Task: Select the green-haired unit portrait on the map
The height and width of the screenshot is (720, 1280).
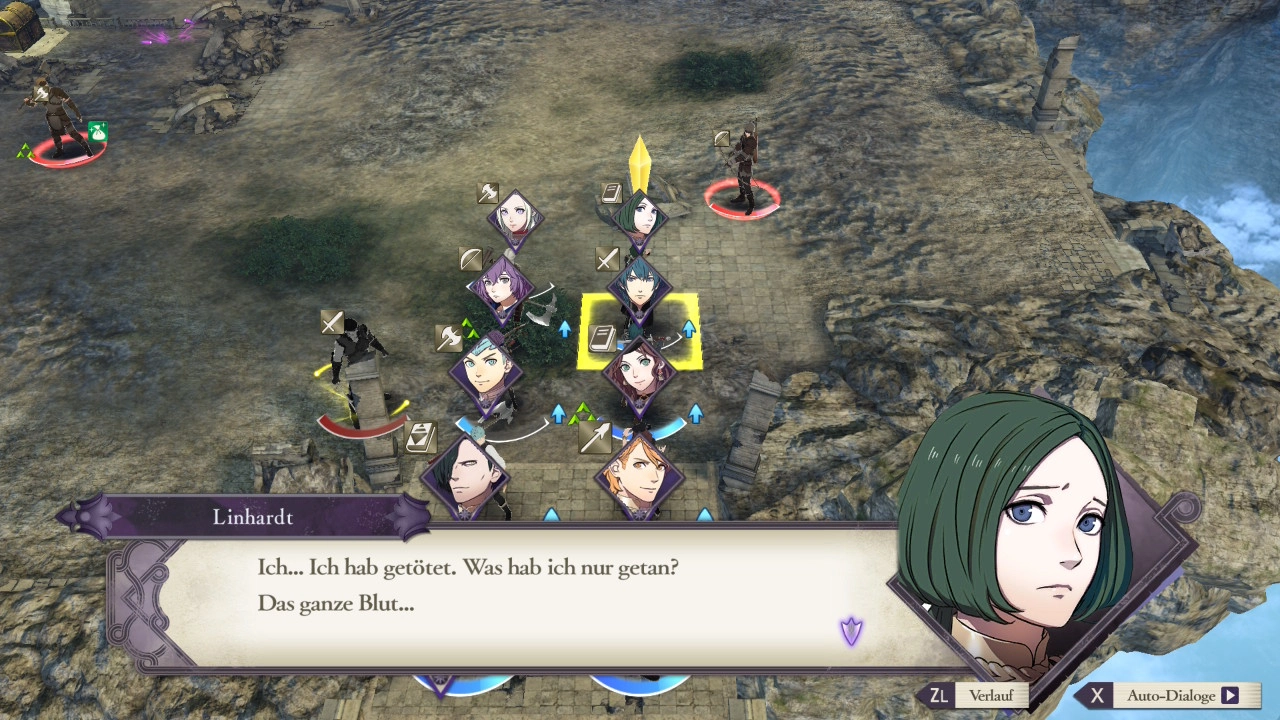Action: pyautogui.click(x=641, y=217)
